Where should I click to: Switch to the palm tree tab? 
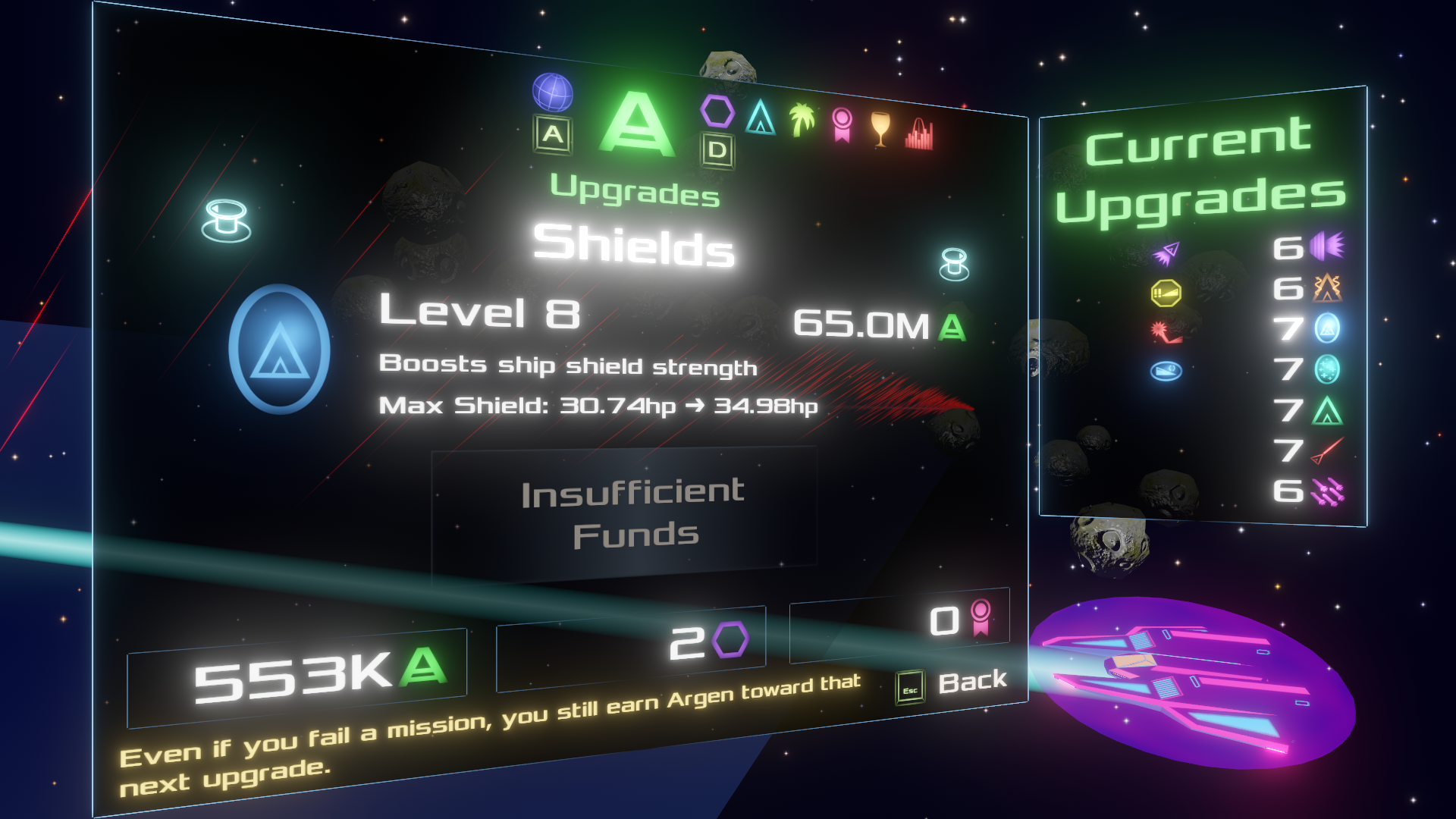[802, 120]
